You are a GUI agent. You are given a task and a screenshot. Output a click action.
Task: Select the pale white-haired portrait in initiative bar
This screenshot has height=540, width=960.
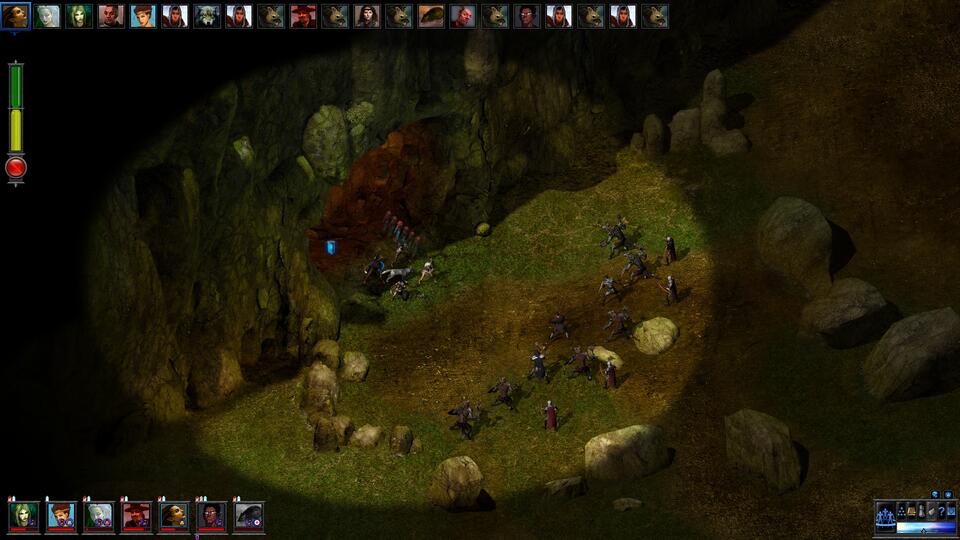pyautogui.click(x=47, y=16)
